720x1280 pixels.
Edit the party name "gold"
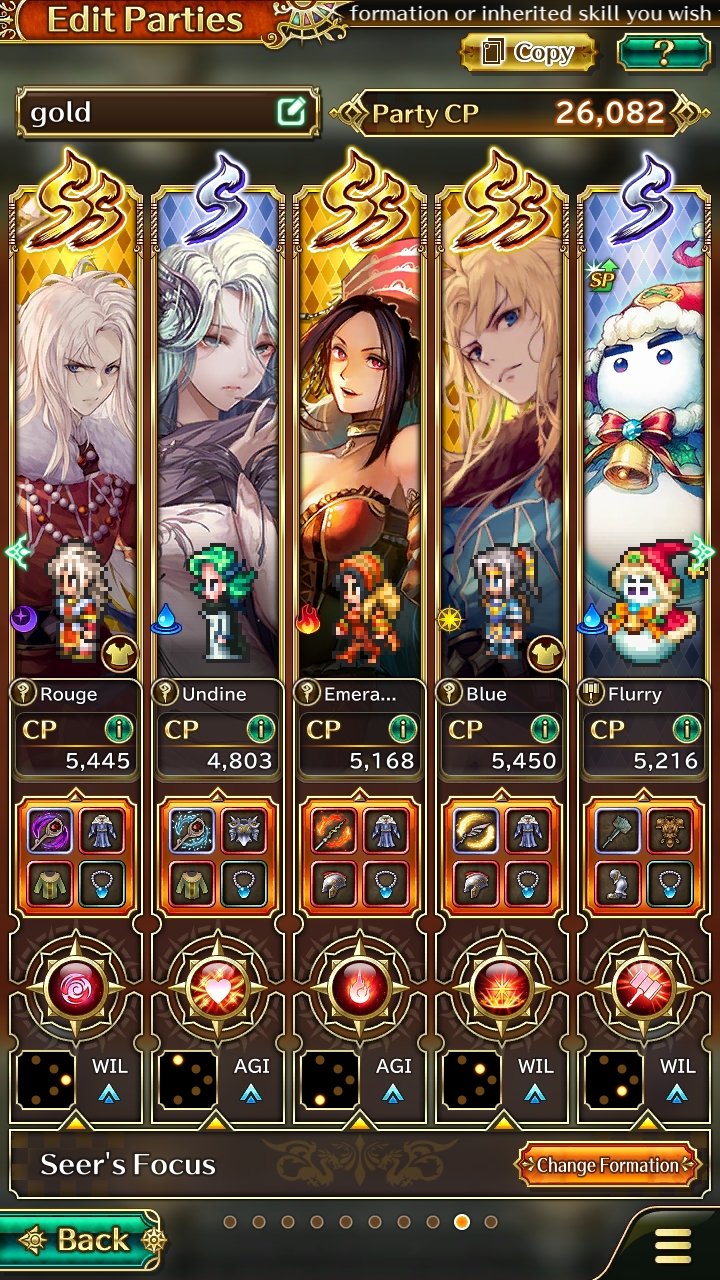pos(291,112)
